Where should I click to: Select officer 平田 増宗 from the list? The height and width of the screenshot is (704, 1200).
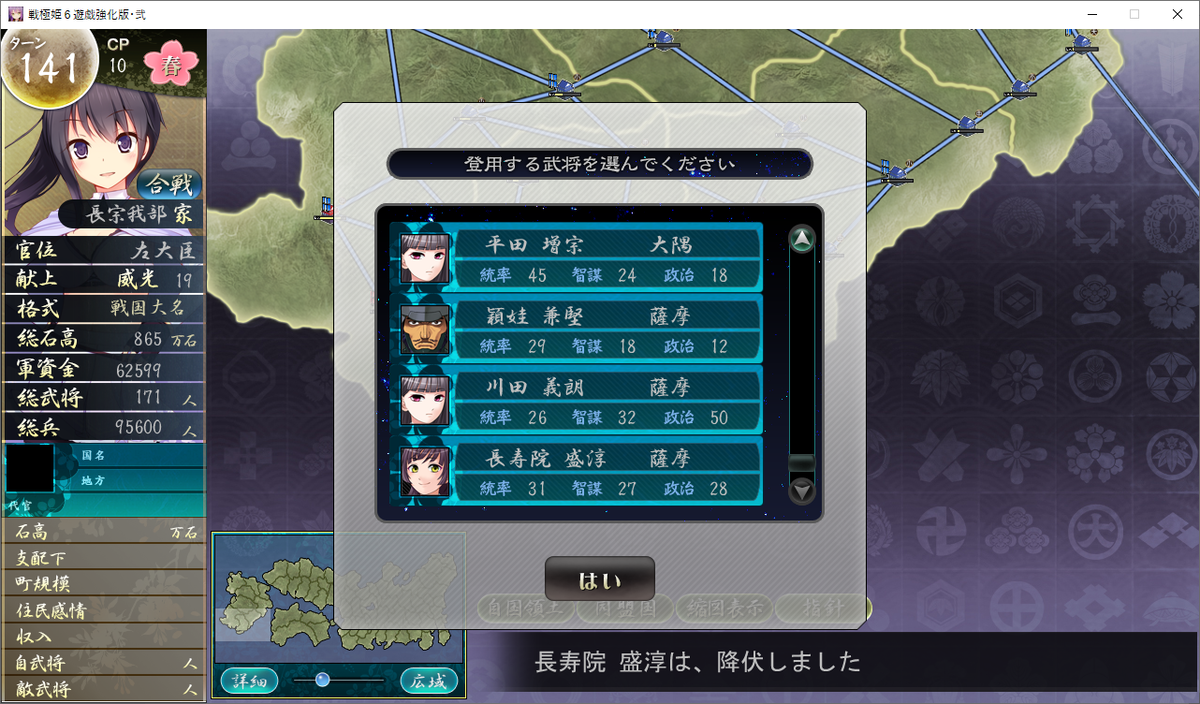click(x=577, y=258)
